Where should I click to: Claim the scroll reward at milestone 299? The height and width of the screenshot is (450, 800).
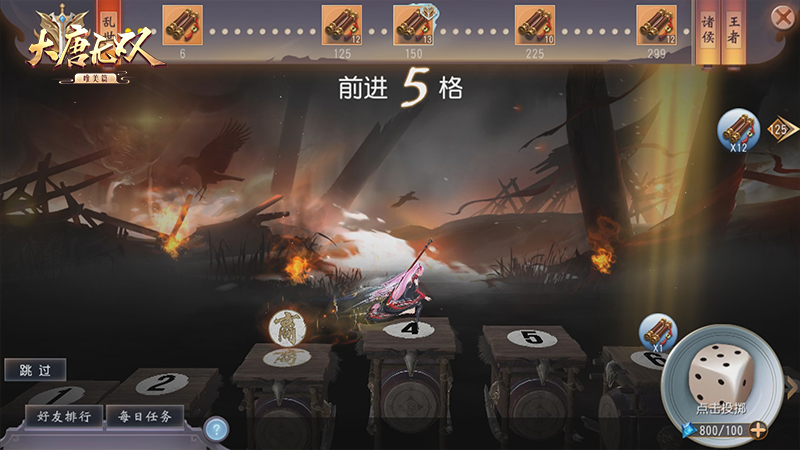tap(656, 25)
